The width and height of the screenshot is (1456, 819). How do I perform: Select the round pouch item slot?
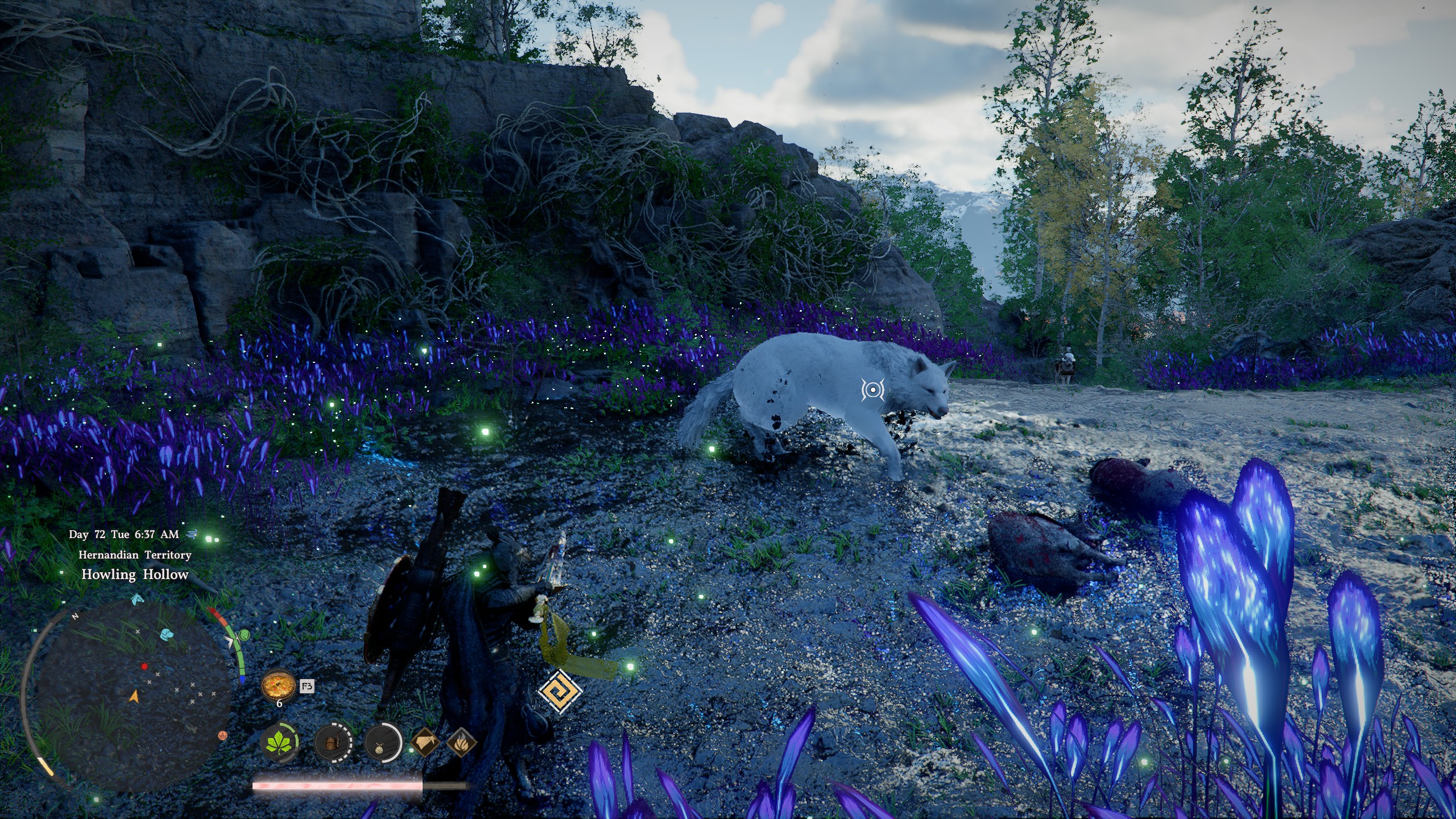pos(382,743)
